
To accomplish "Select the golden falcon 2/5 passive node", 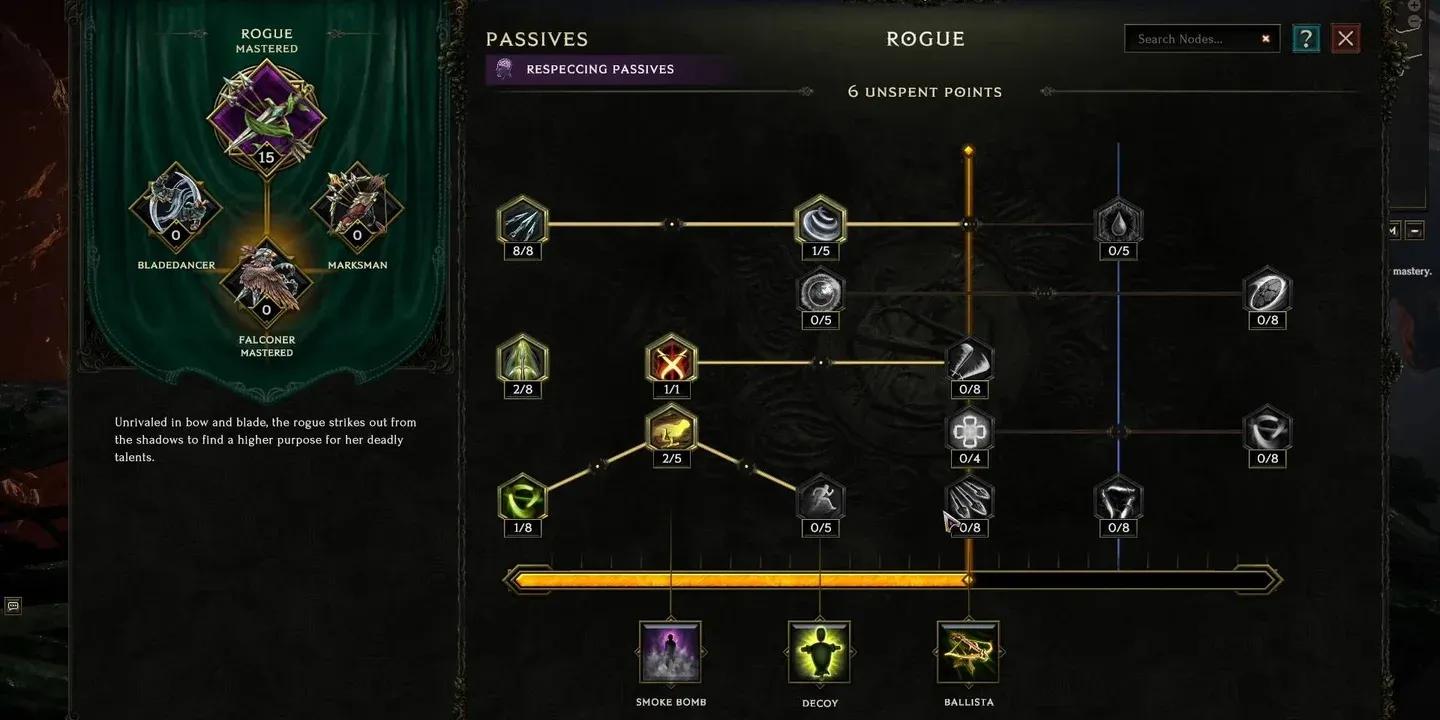I will [671, 430].
